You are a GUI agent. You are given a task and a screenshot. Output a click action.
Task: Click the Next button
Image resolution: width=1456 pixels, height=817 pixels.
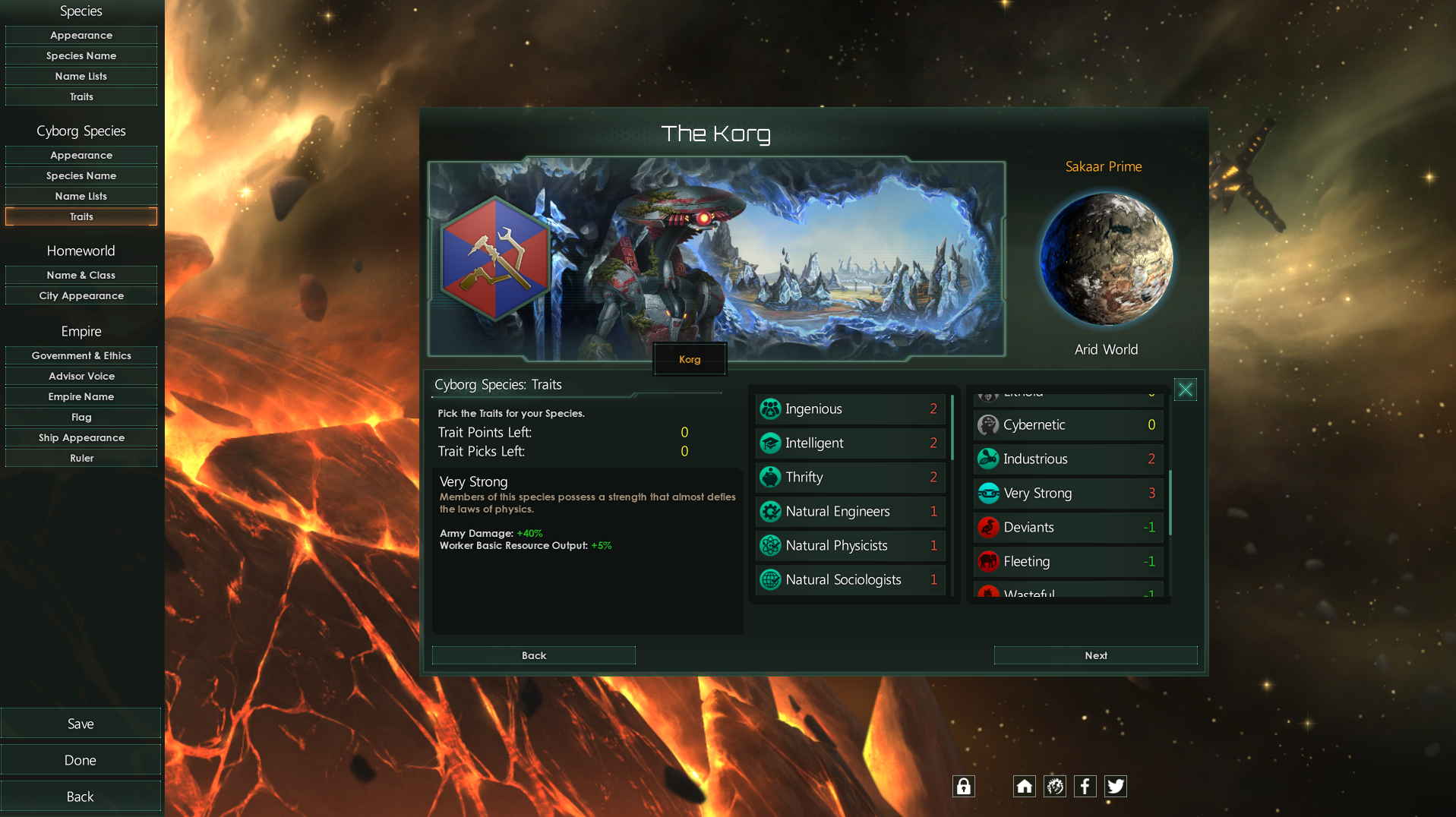(1094, 655)
